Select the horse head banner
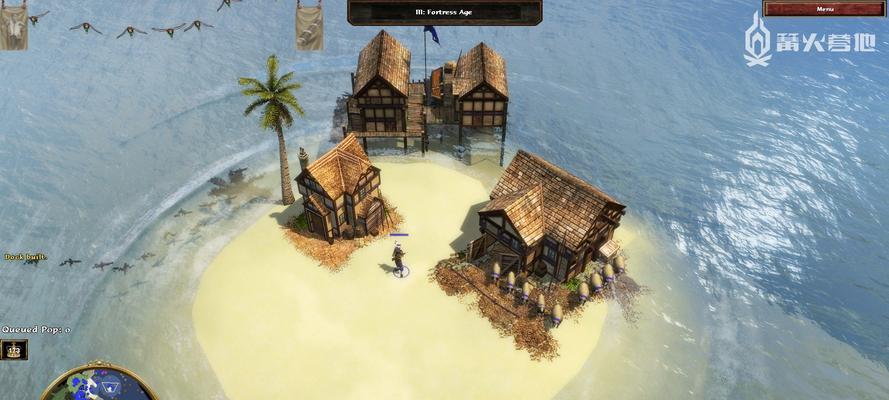The height and width of the screenshot is (400, 889). [13, 27]
